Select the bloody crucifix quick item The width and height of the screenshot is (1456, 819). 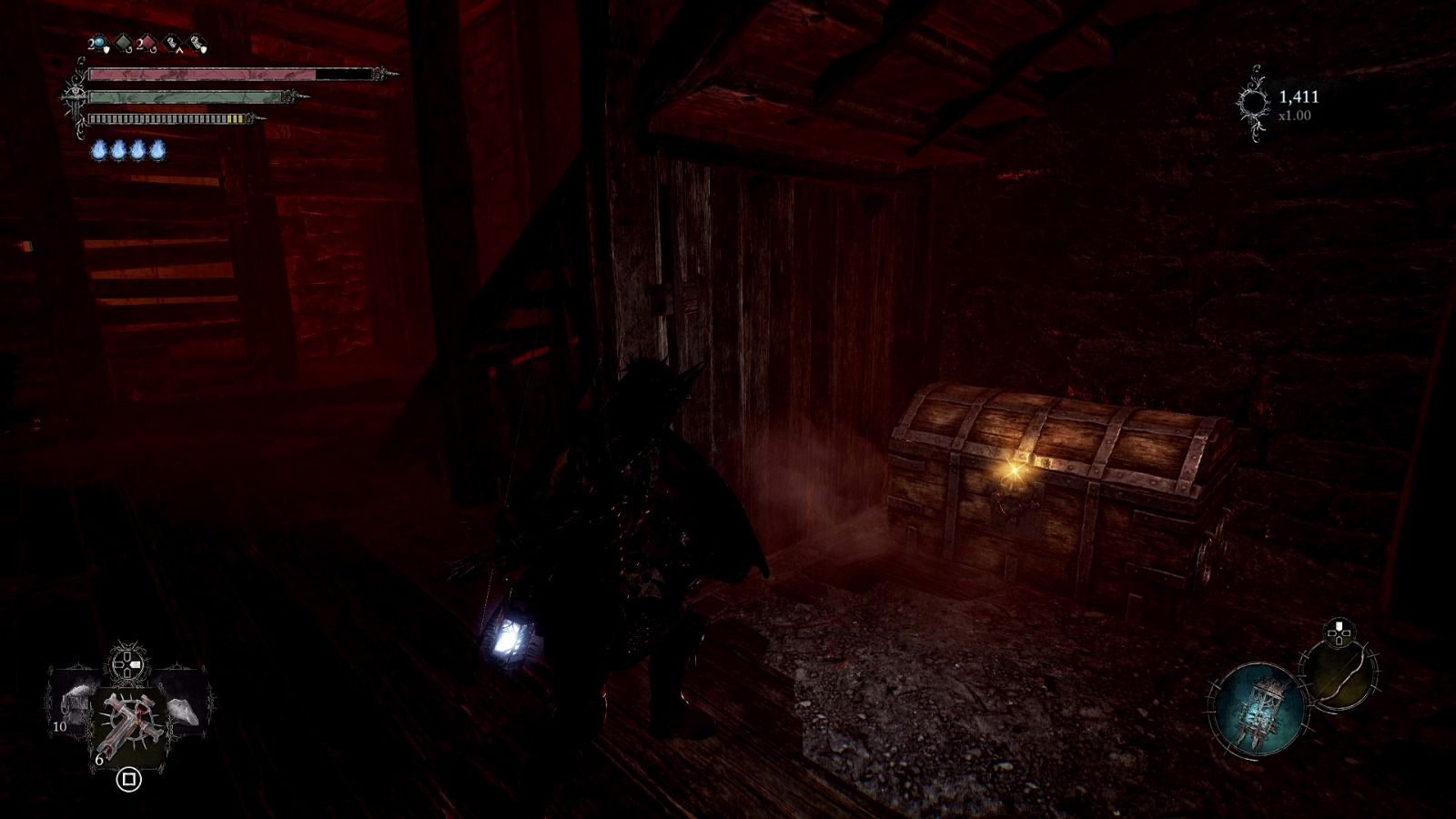[x=128, y=721]
